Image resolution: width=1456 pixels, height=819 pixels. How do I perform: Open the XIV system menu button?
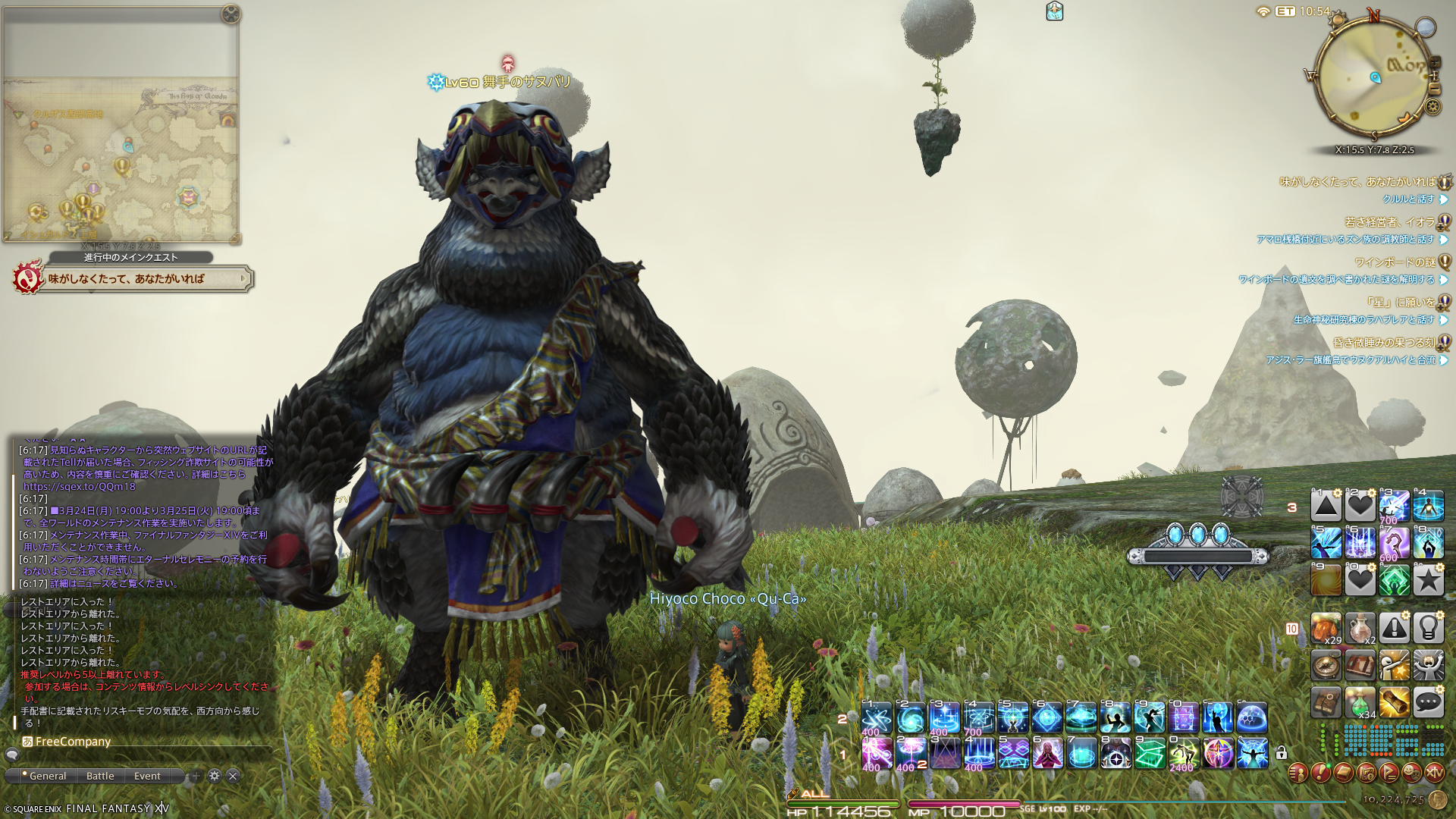point(1434,773)
